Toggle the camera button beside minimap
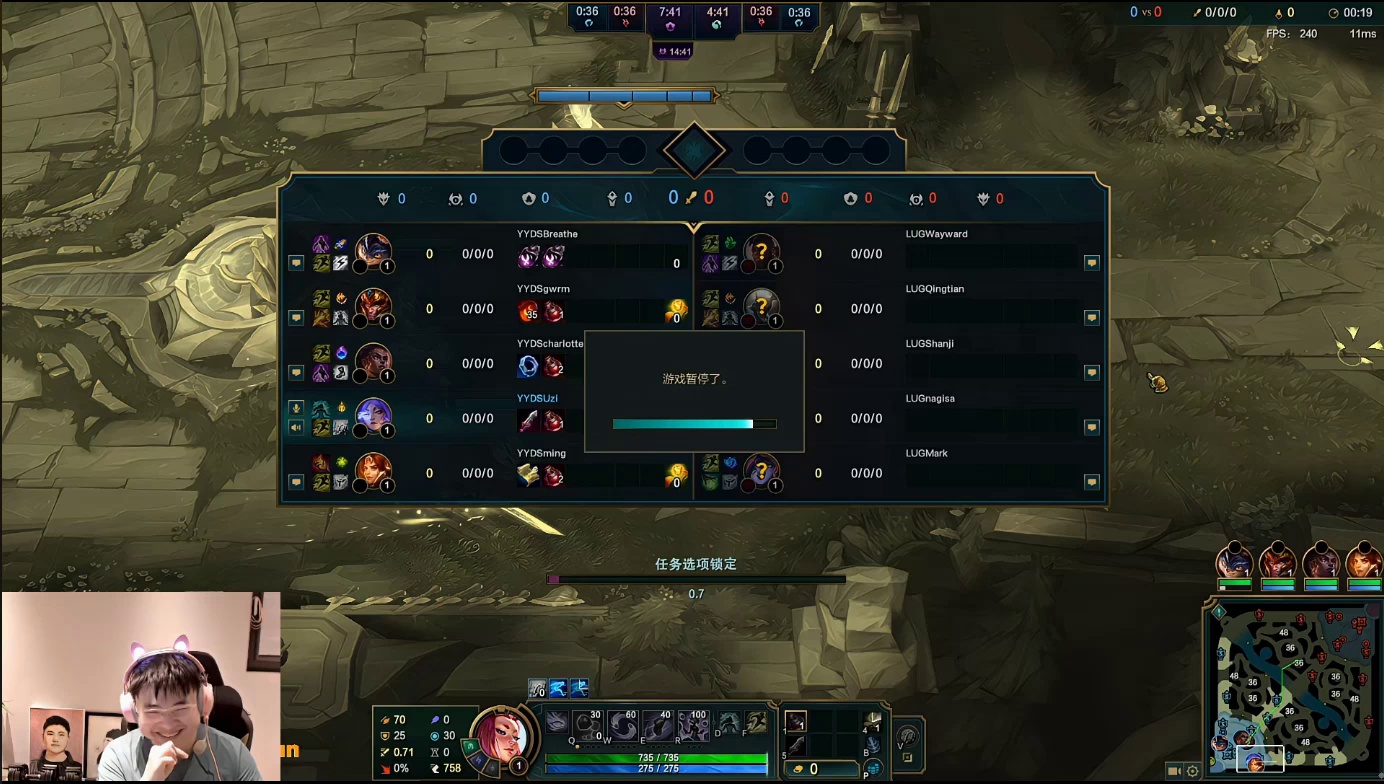Screen dimensions: 1384x784 1174,772
